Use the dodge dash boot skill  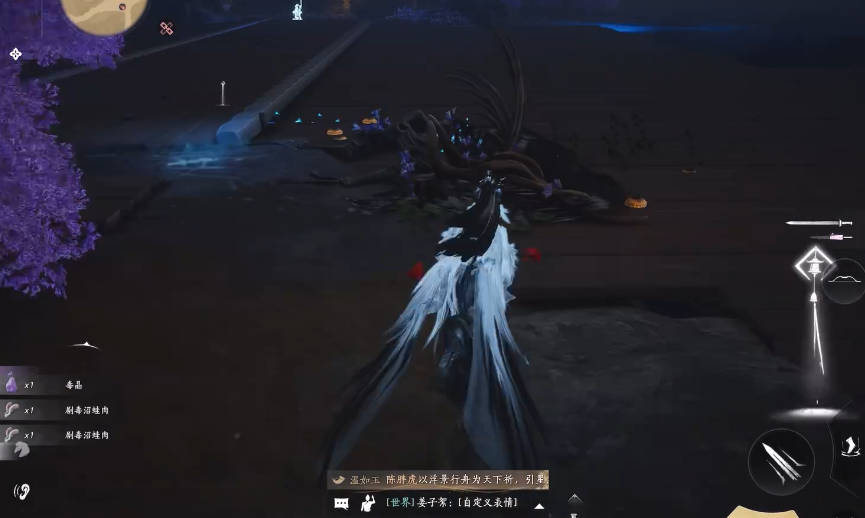[x=849, y=446]
